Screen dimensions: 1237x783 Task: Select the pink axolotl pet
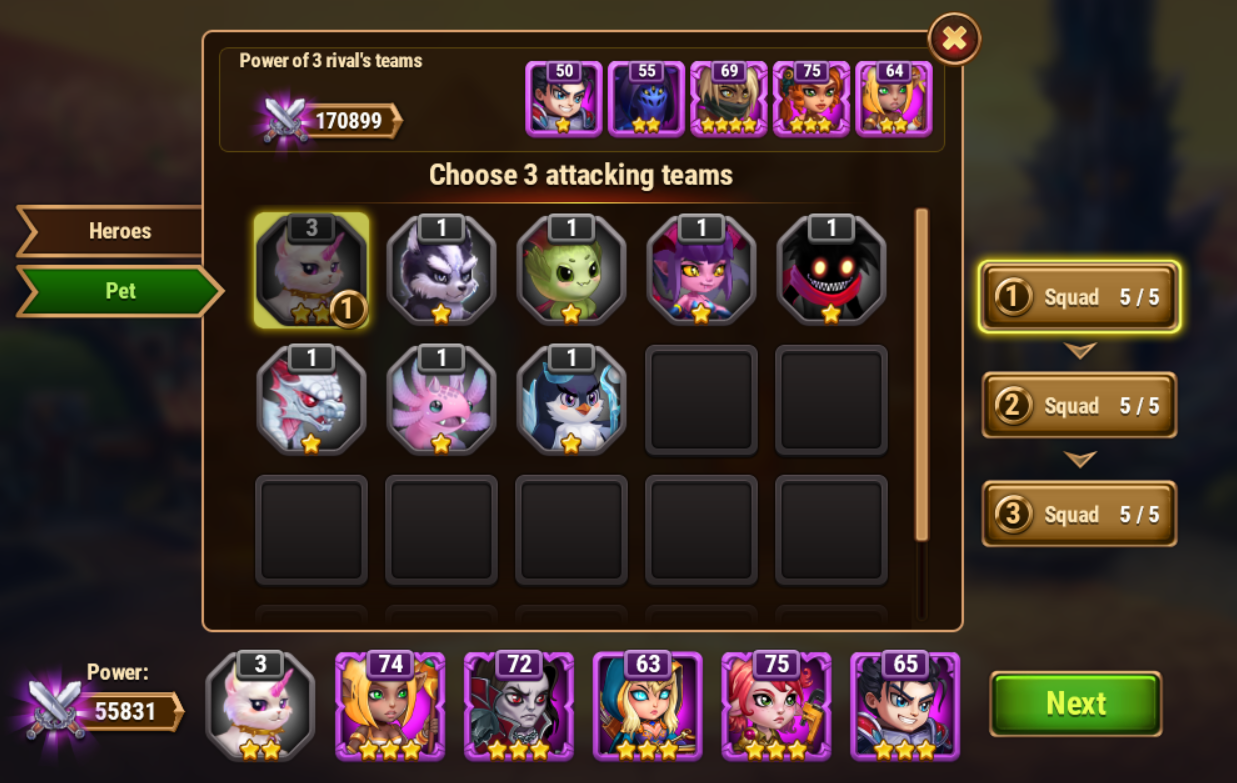pyautogui.click(x=441, y=401)
